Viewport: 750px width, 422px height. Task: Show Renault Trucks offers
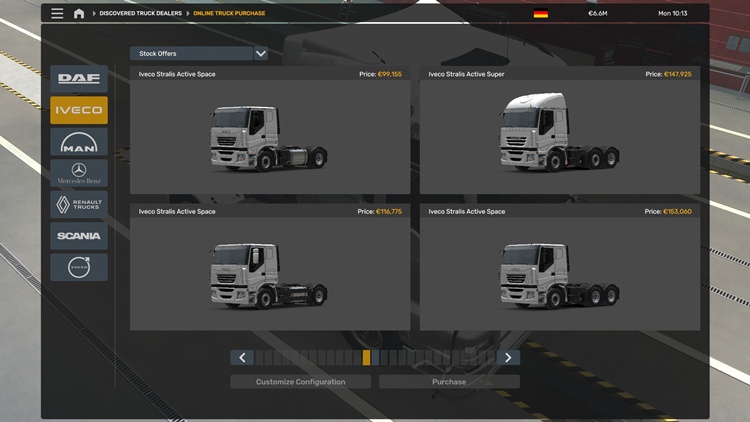pyautogui.click(x=79, y=205)
